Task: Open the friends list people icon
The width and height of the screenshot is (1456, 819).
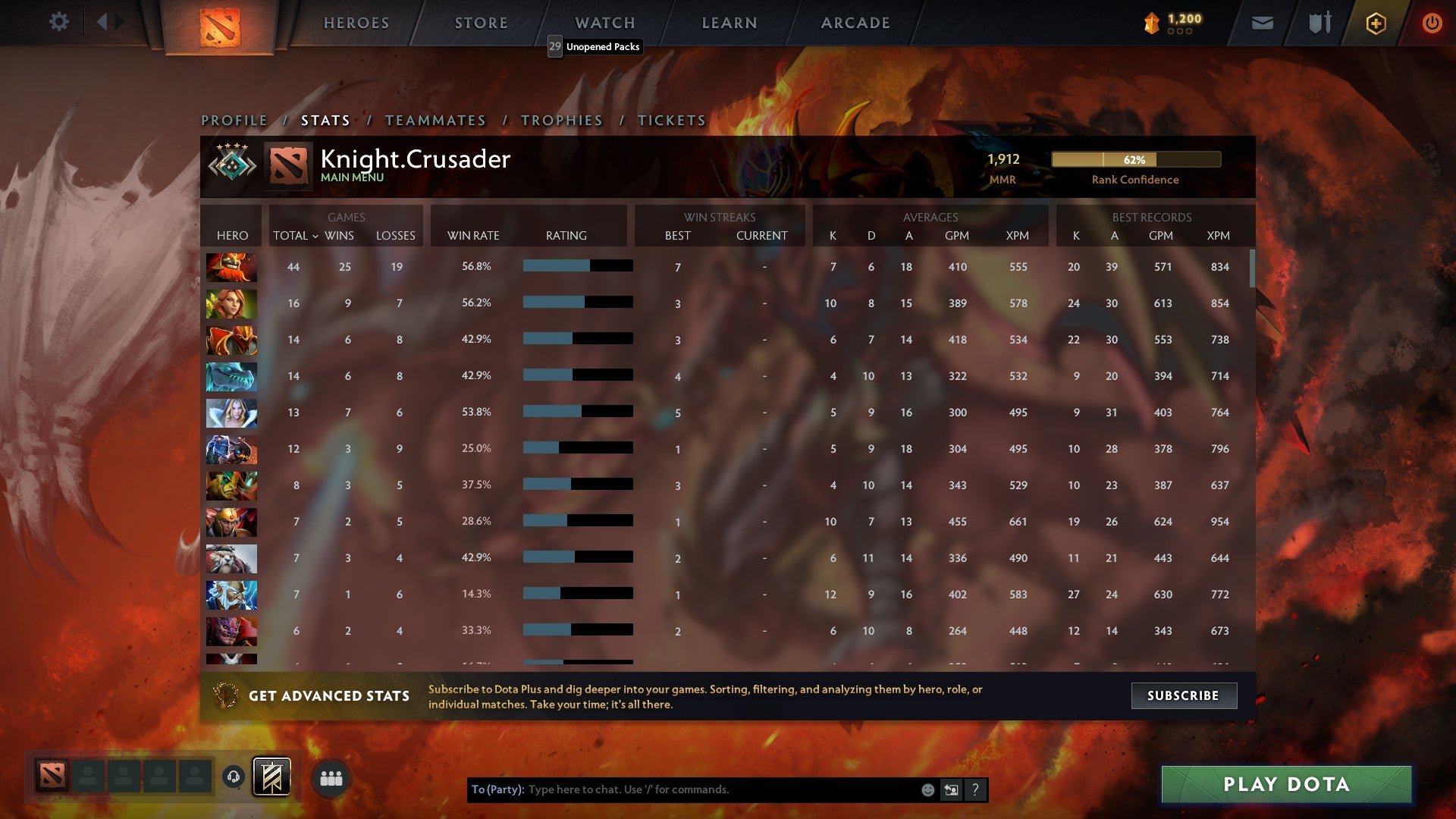Action: 330,777
